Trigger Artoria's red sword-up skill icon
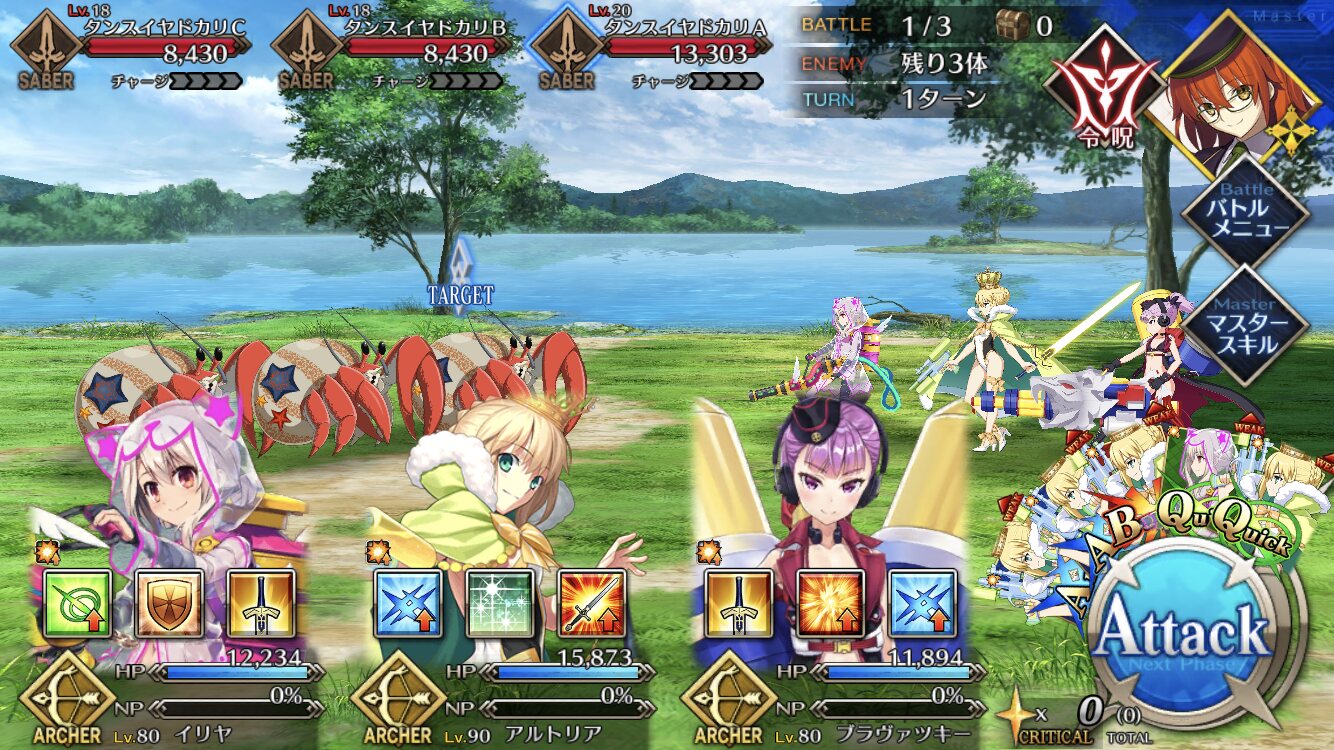Image resolution: width=1334 pixels, height=750 pixels. 592,604
